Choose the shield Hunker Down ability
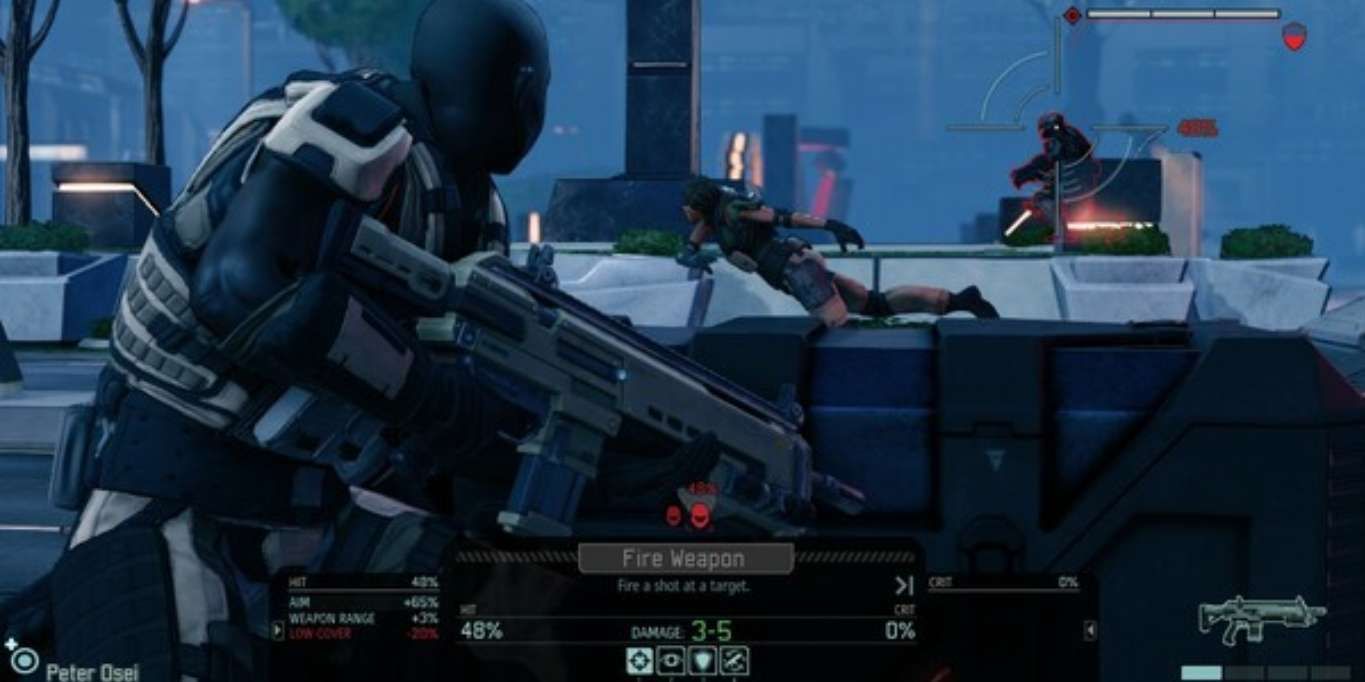This screenshot has width=1365, height=682. (703, 660)
